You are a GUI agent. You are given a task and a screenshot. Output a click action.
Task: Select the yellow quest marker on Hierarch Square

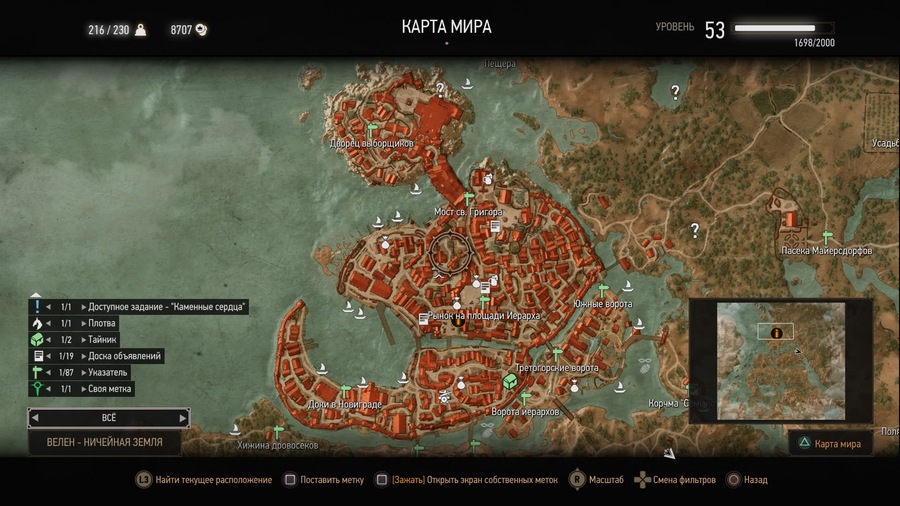pyautogui.click(x=458, y=320)
